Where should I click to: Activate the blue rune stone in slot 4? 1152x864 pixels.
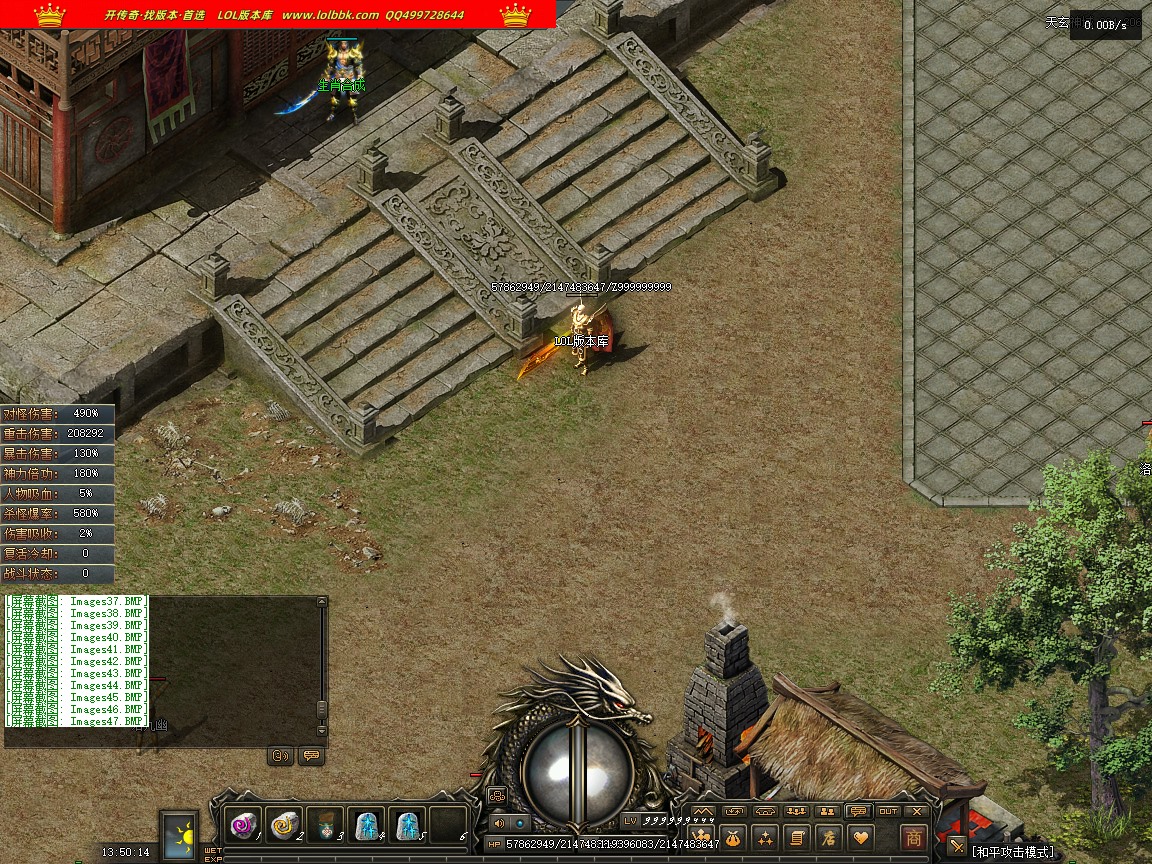click(366, 825)
